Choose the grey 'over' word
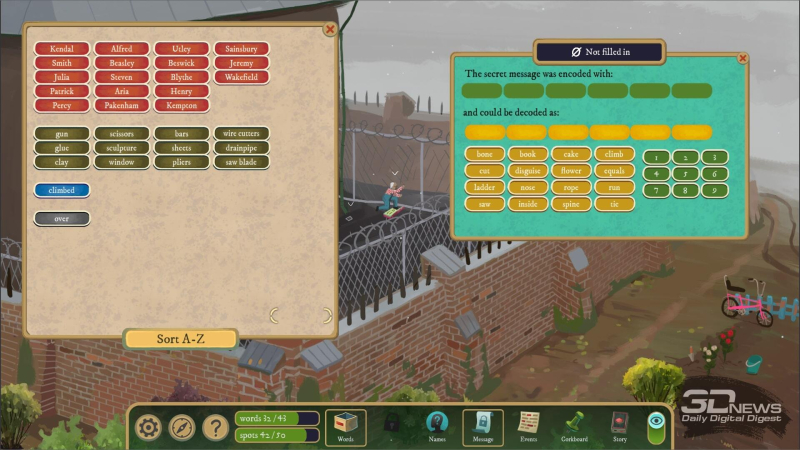 (x=62, y=218)
